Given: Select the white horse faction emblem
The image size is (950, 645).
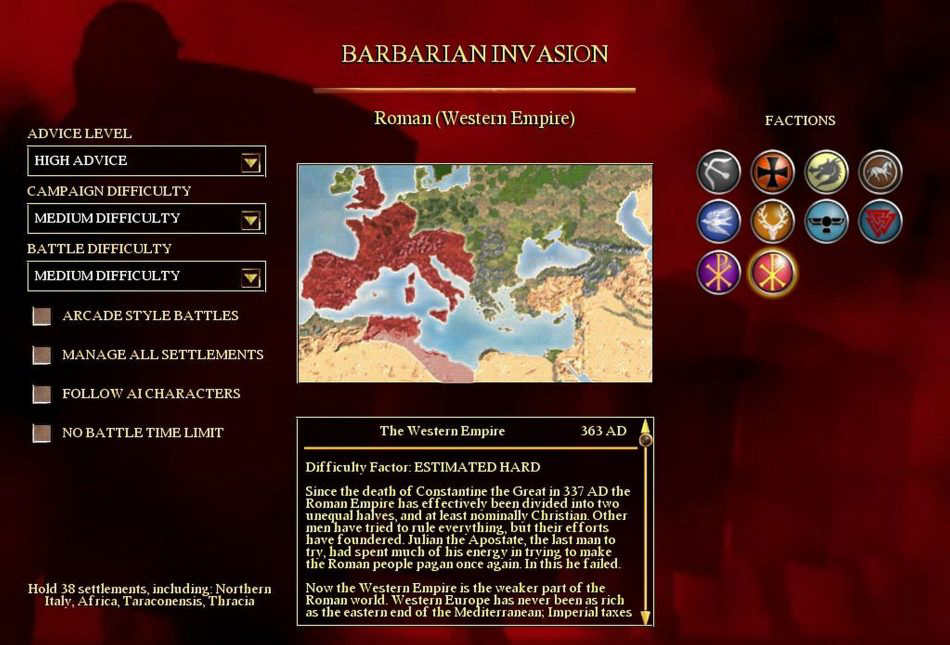Looking at the screenshot, I should pos(880,171).
